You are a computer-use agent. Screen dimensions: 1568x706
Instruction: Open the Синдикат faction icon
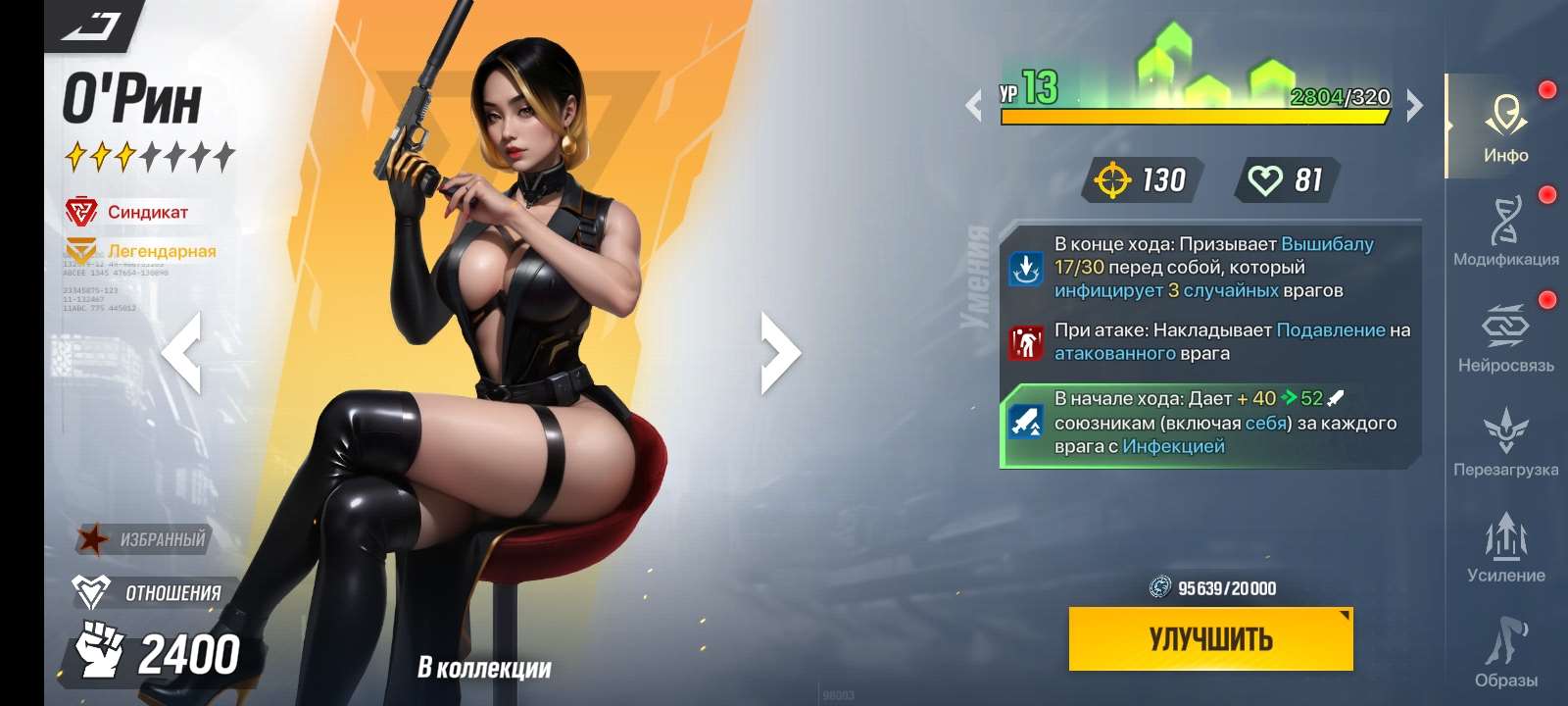tap(82, 209)
